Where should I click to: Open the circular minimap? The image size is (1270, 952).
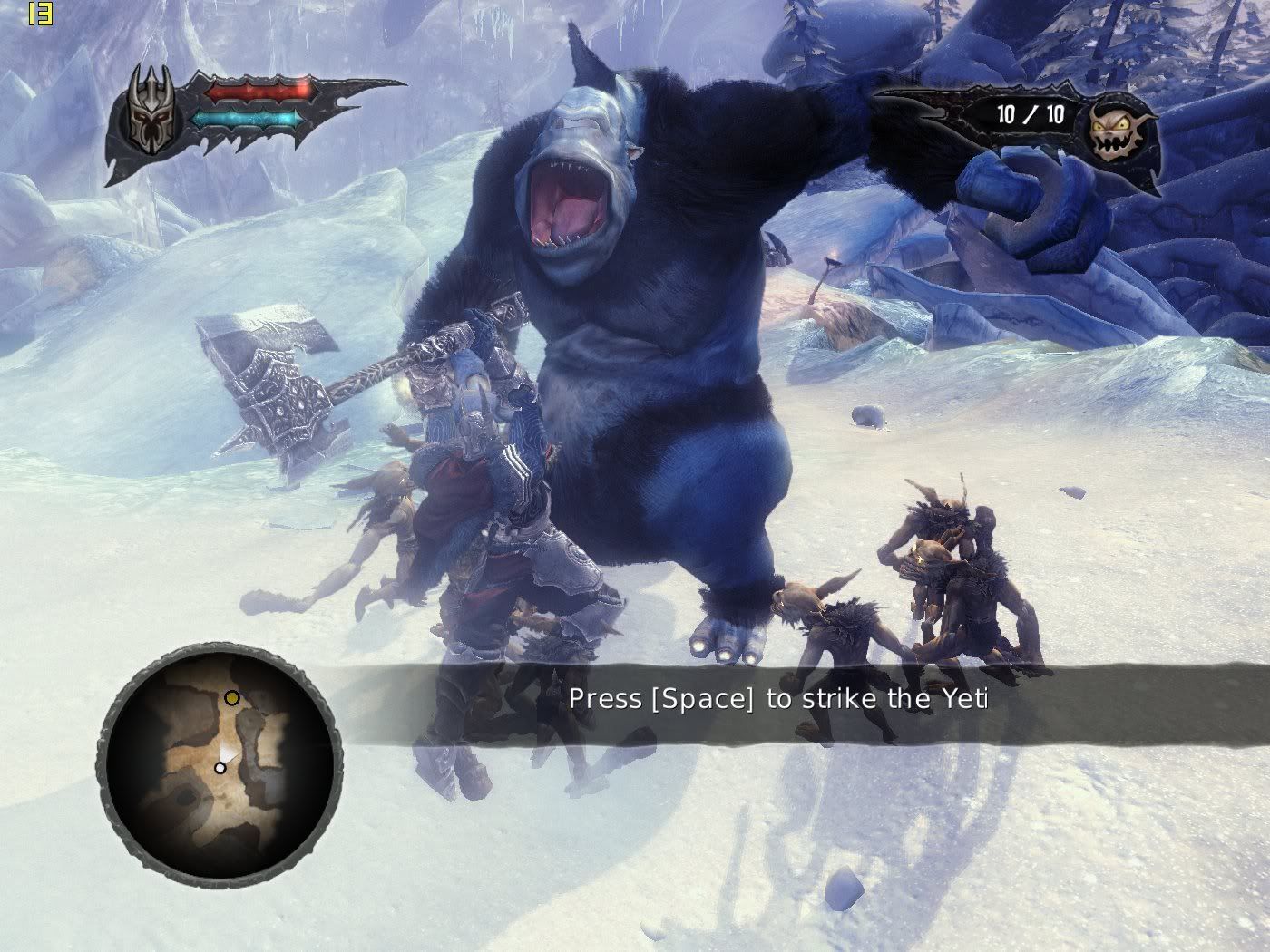pyautogui.click(x=220, y=763)
